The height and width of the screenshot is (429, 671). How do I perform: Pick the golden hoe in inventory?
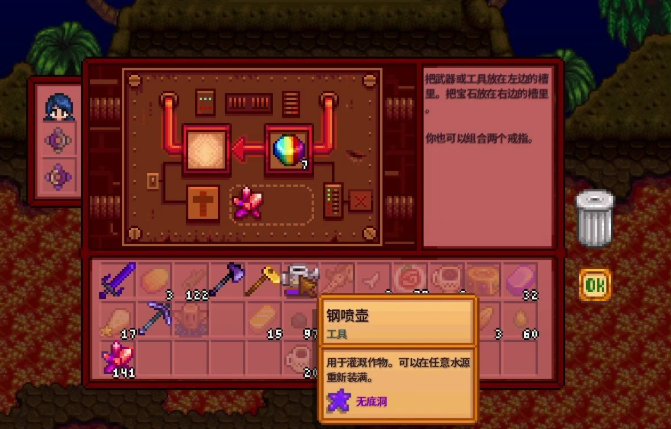(264, 280)
